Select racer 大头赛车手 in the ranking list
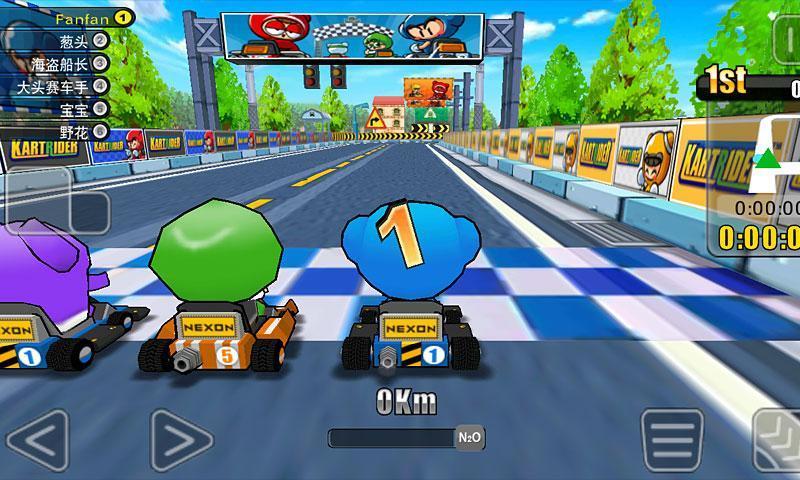Image resolution: width=800 pixels, height=480 pixels. (70, 87)
